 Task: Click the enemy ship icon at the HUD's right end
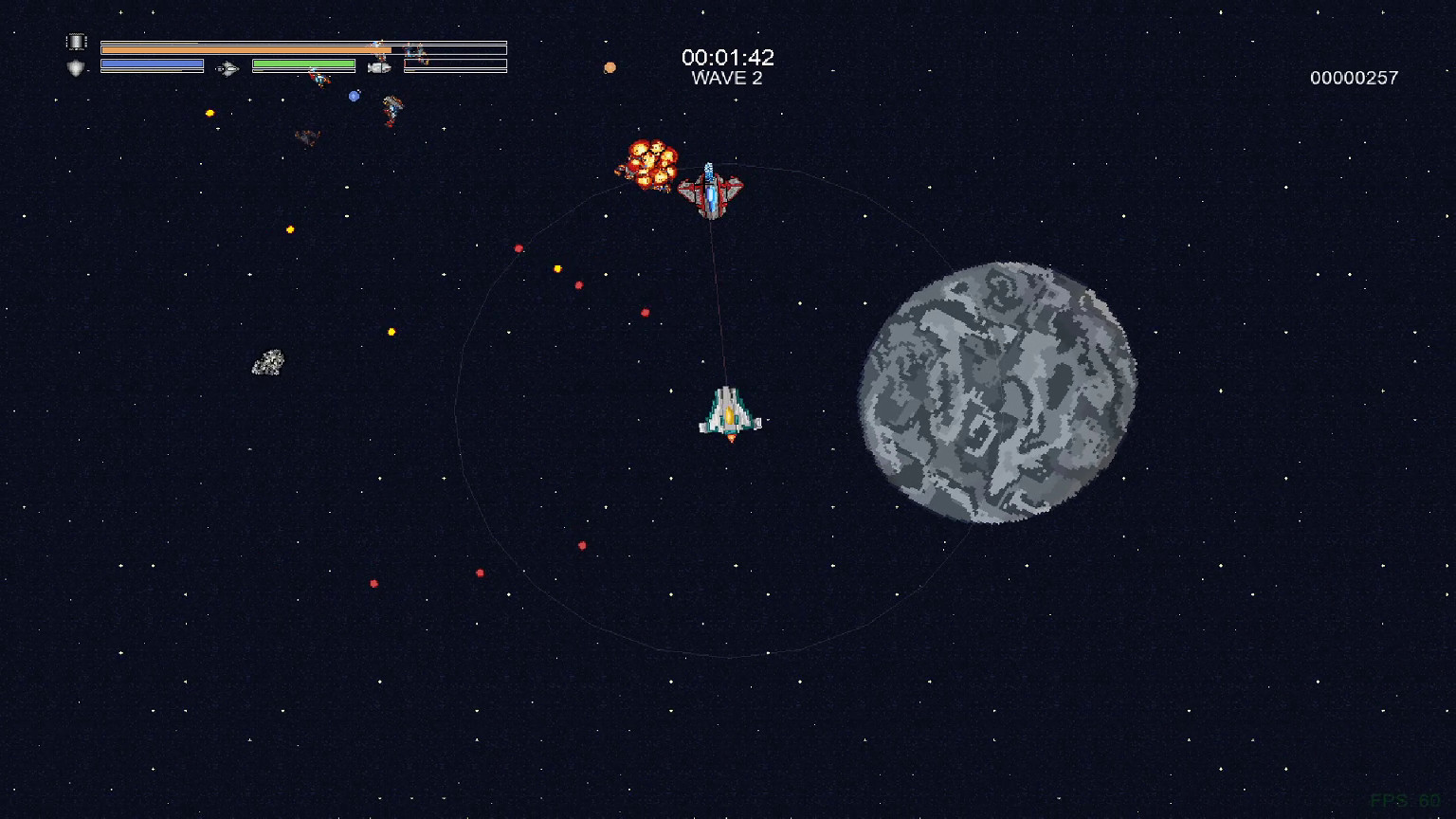click(x=415, y=52)
